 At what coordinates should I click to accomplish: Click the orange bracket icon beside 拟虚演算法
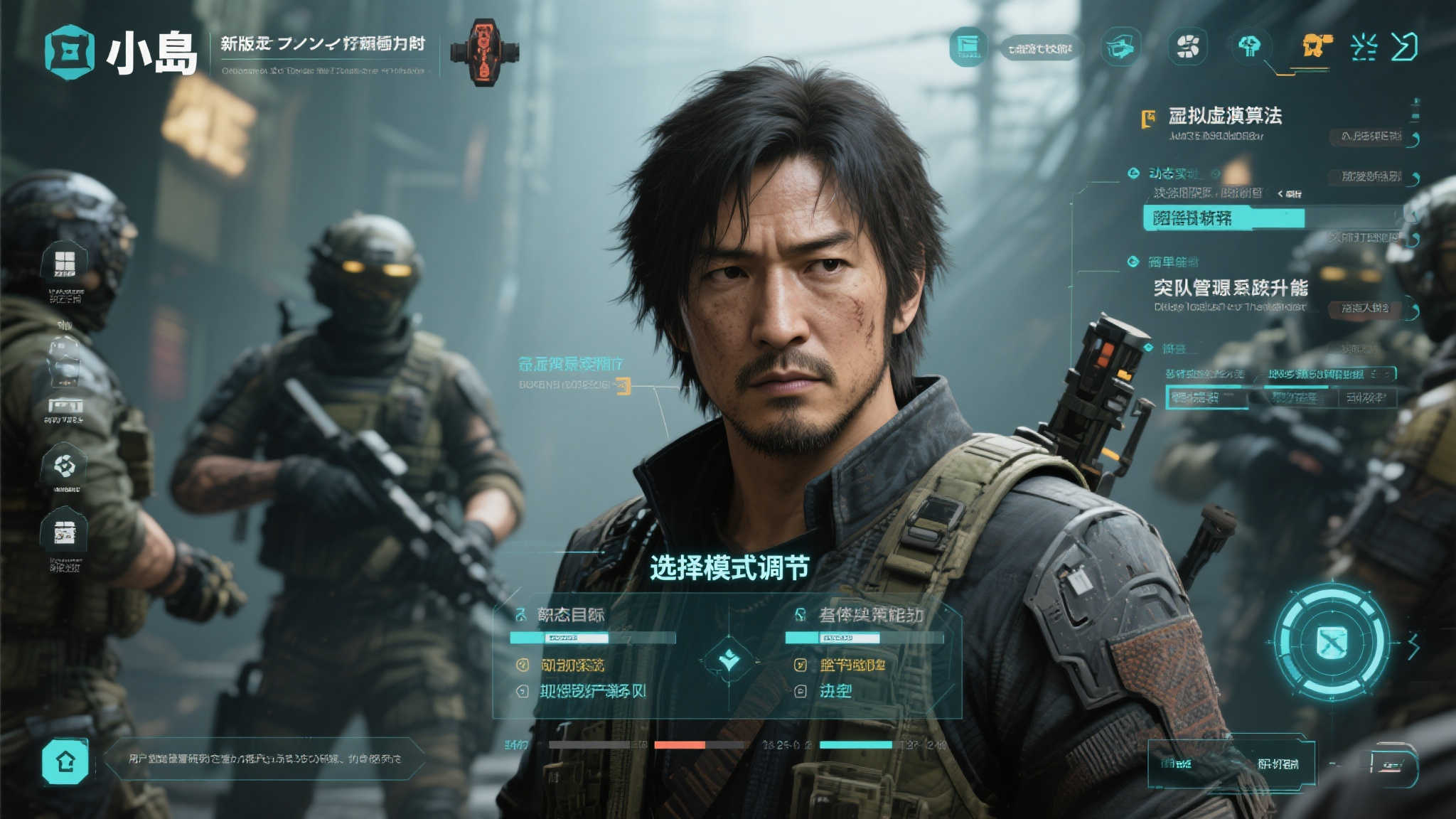pyautogui.click(x=1147, y=119)
